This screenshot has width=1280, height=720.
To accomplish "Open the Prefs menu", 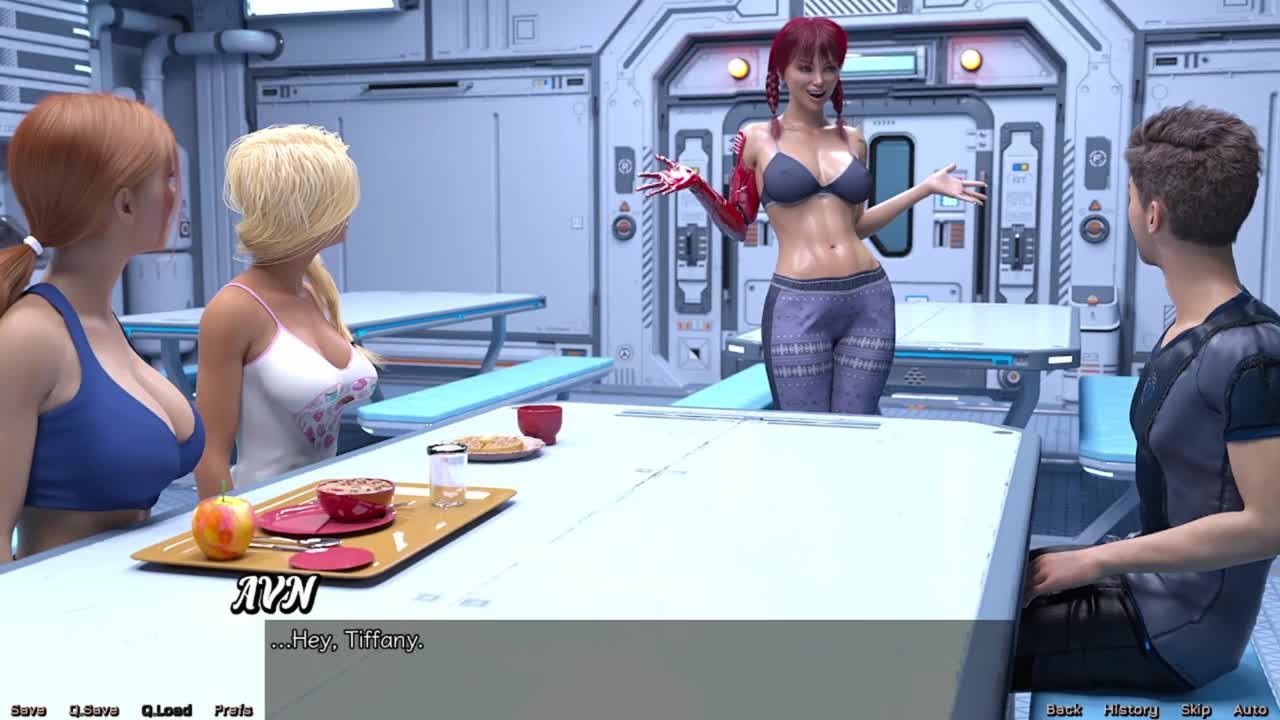I will (x=233, y=710).
